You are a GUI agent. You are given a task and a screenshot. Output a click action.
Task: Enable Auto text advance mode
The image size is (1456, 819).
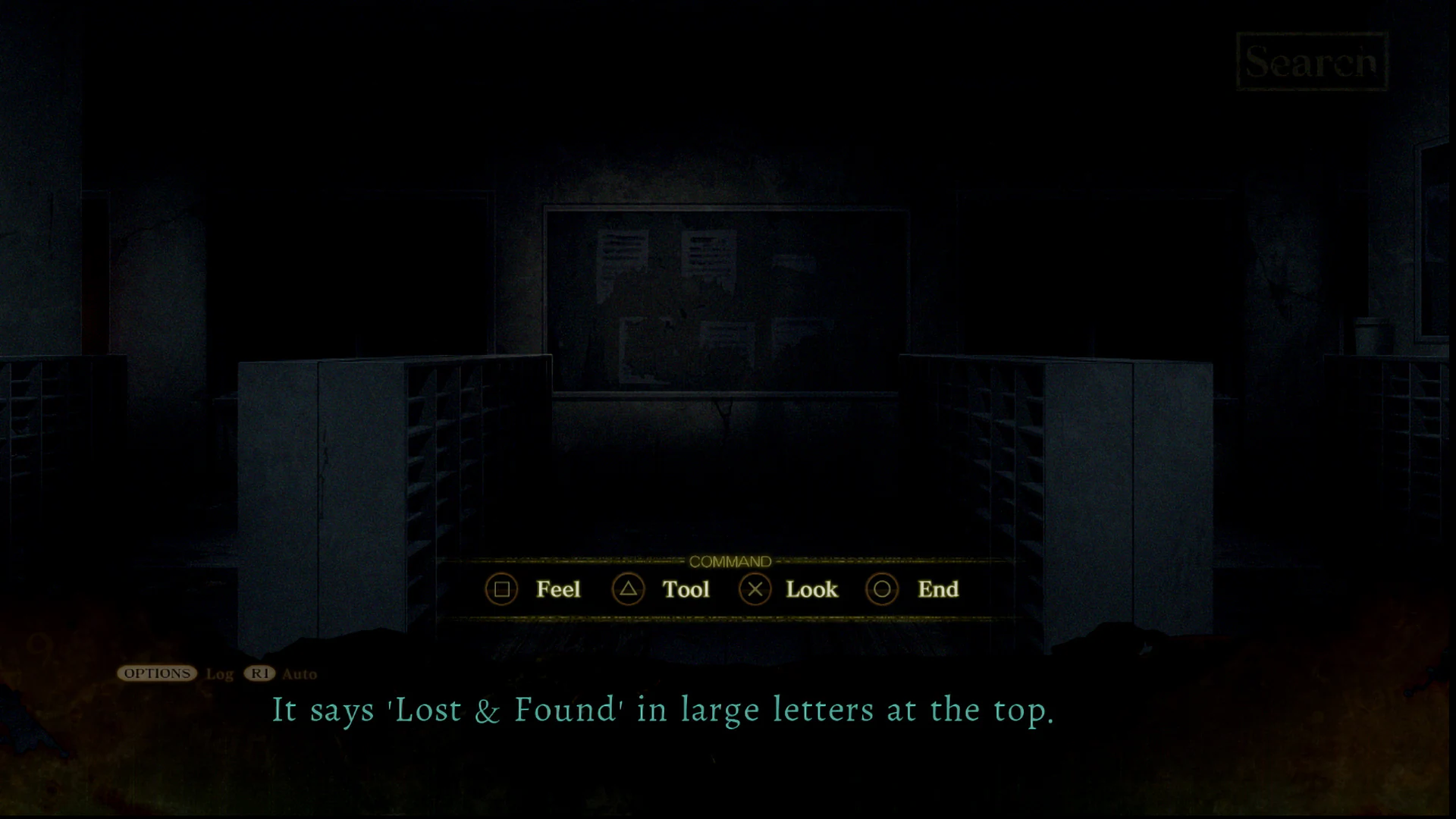pos(299,674)
